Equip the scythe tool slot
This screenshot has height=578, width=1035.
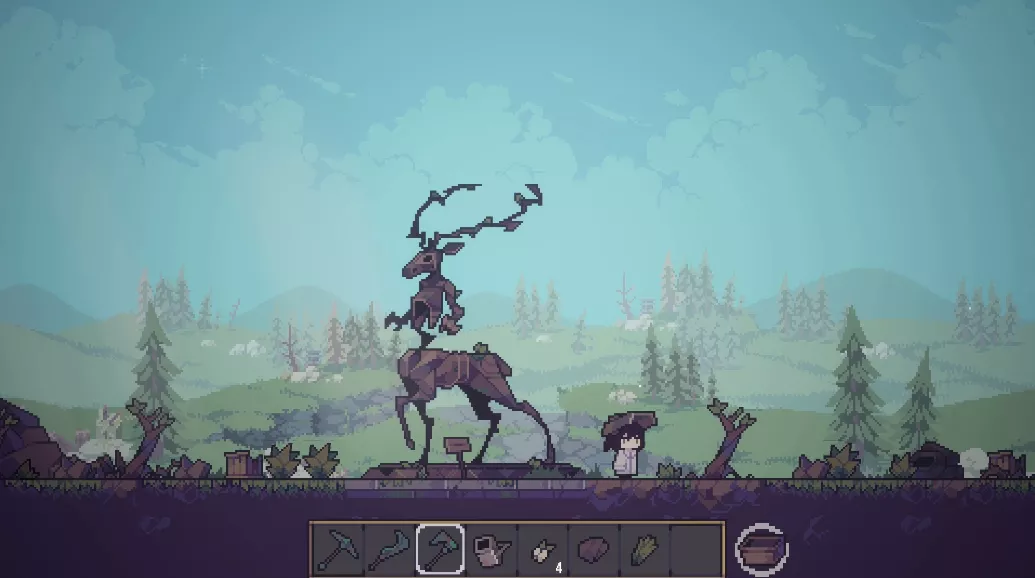(388, 549)
